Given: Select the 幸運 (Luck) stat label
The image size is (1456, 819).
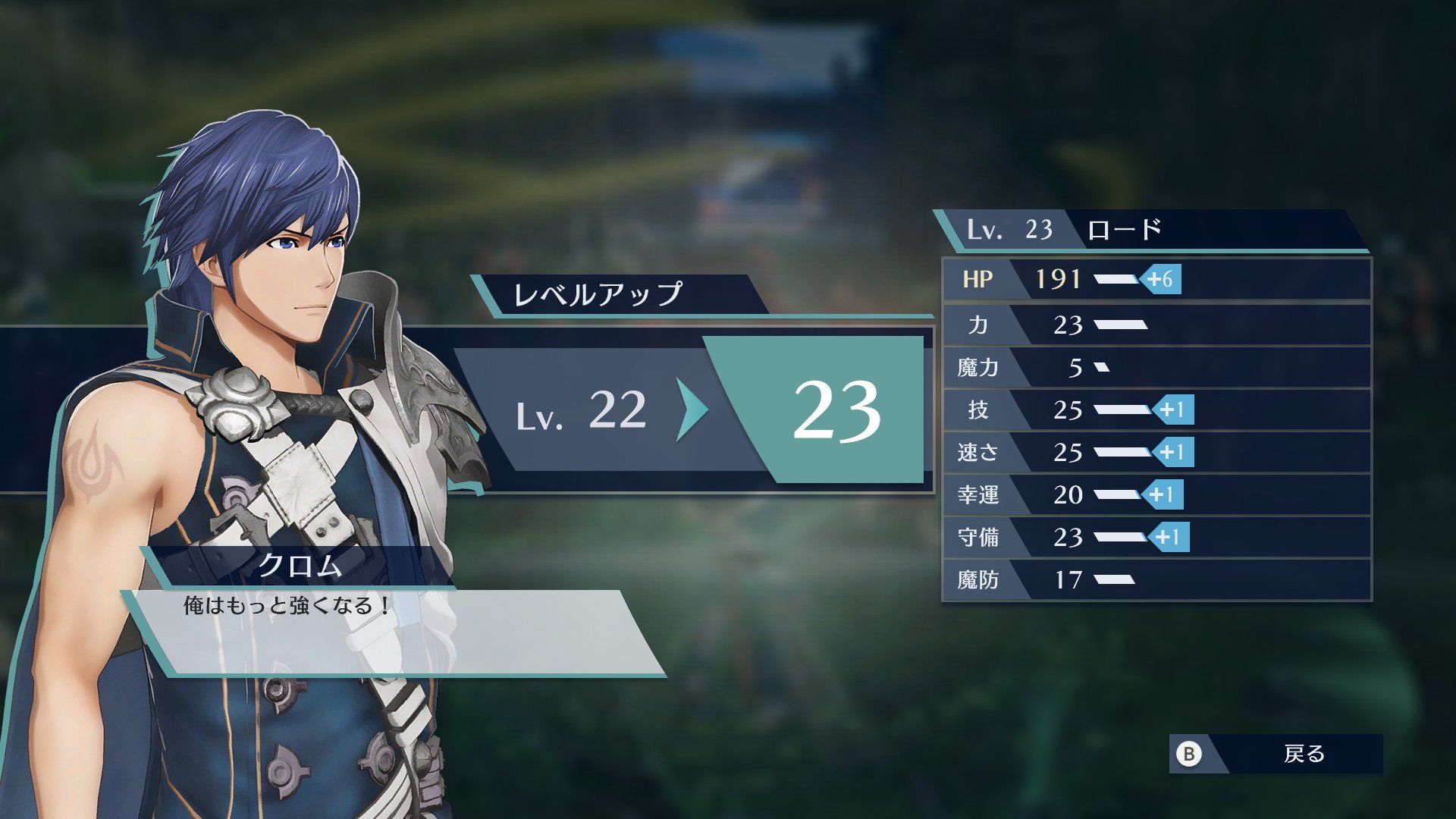Looking at the screenshot, I should click(x=981, y=495).
